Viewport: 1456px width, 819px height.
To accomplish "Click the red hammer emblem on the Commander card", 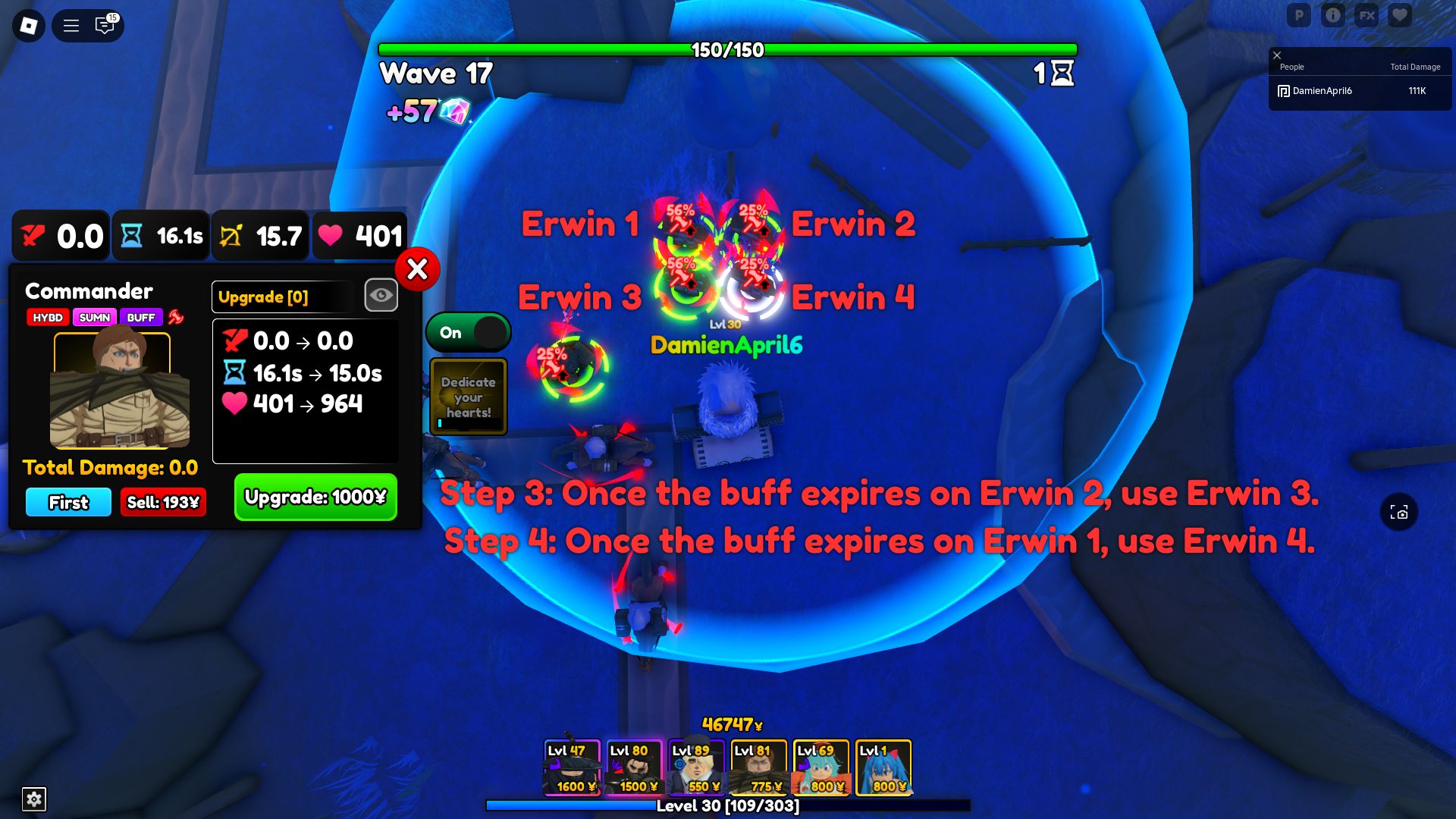I will coord(175,318).
